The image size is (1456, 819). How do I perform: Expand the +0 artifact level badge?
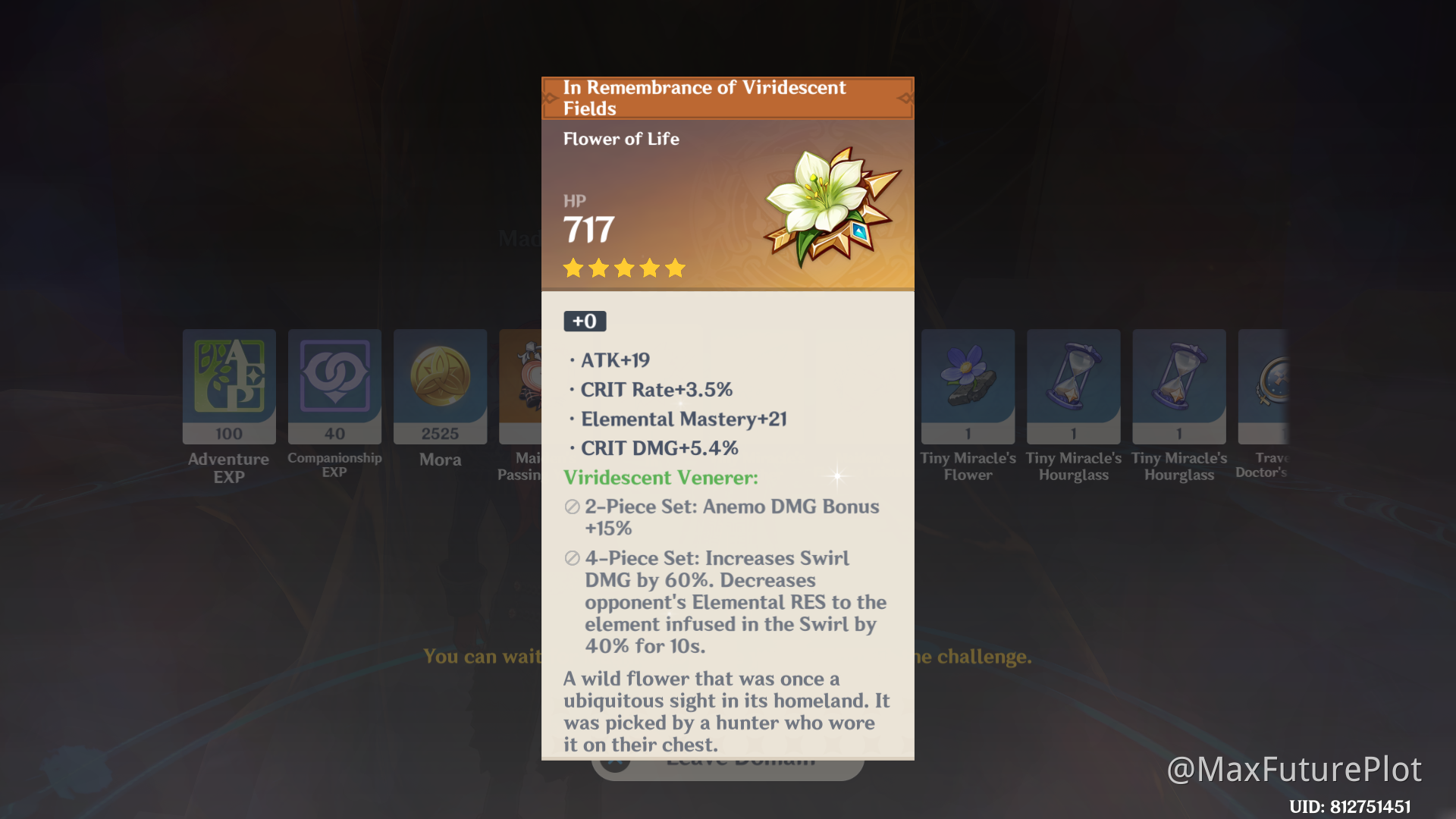click(584, 321)
